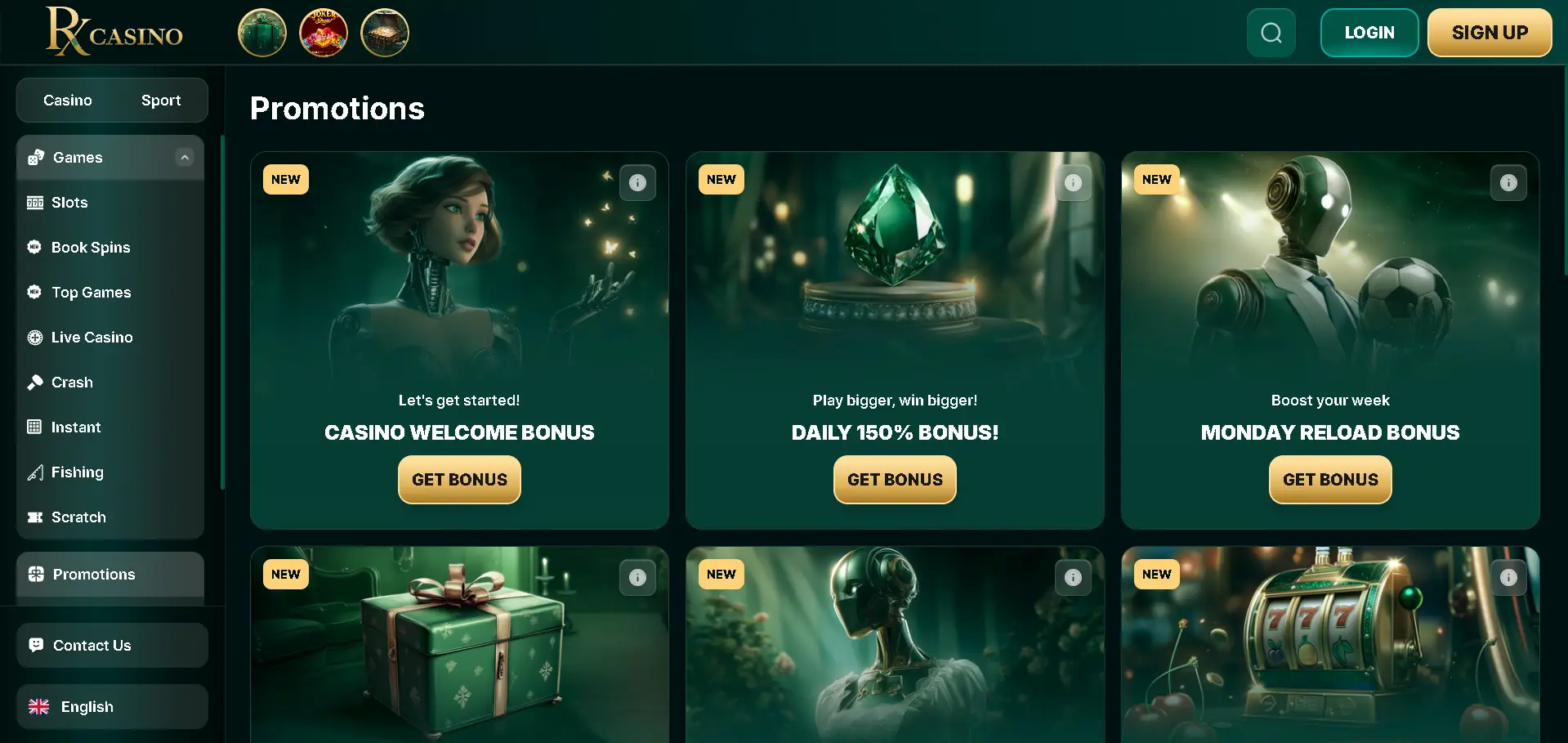
Task: Click the Joker Show game icon in the header
Action: click(x=323, y=33)
